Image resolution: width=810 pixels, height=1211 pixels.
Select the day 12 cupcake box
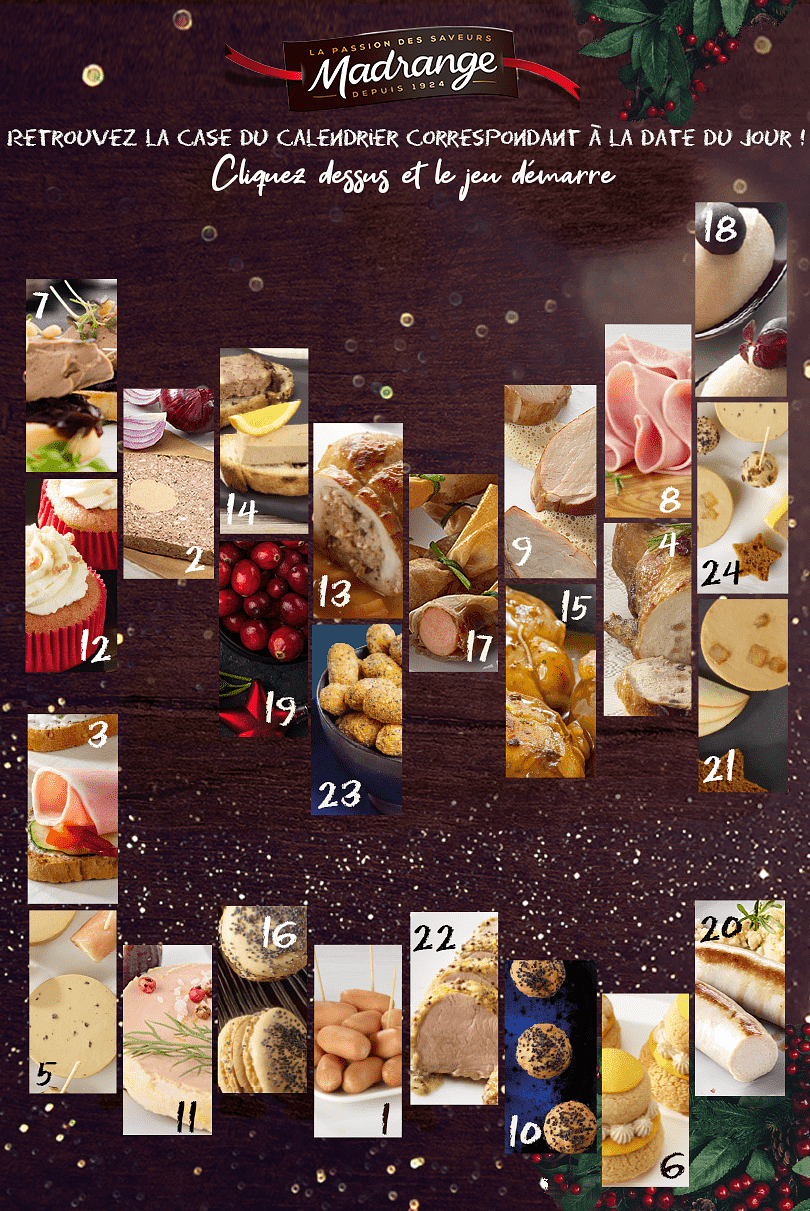click(71, 575)
